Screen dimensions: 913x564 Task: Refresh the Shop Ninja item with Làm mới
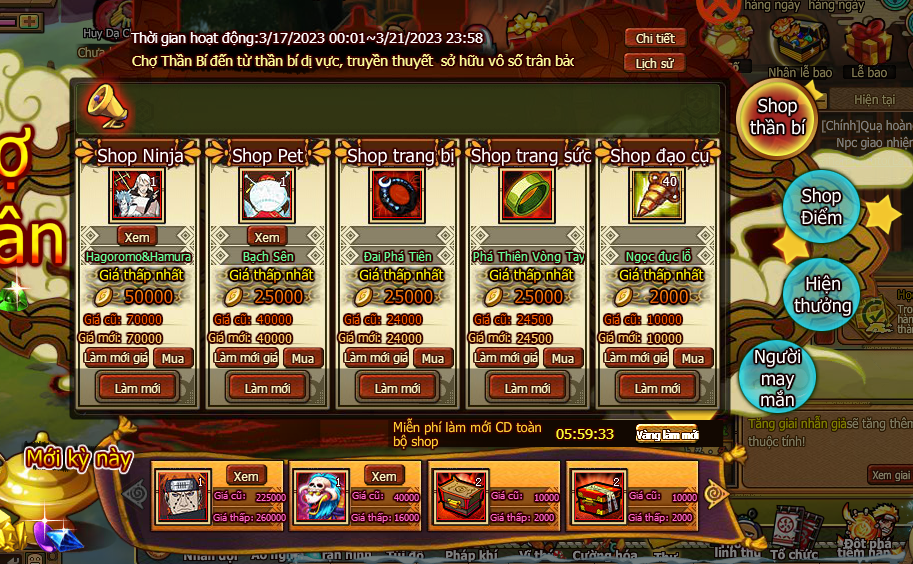pyautogui.click(x=137, y=388)
